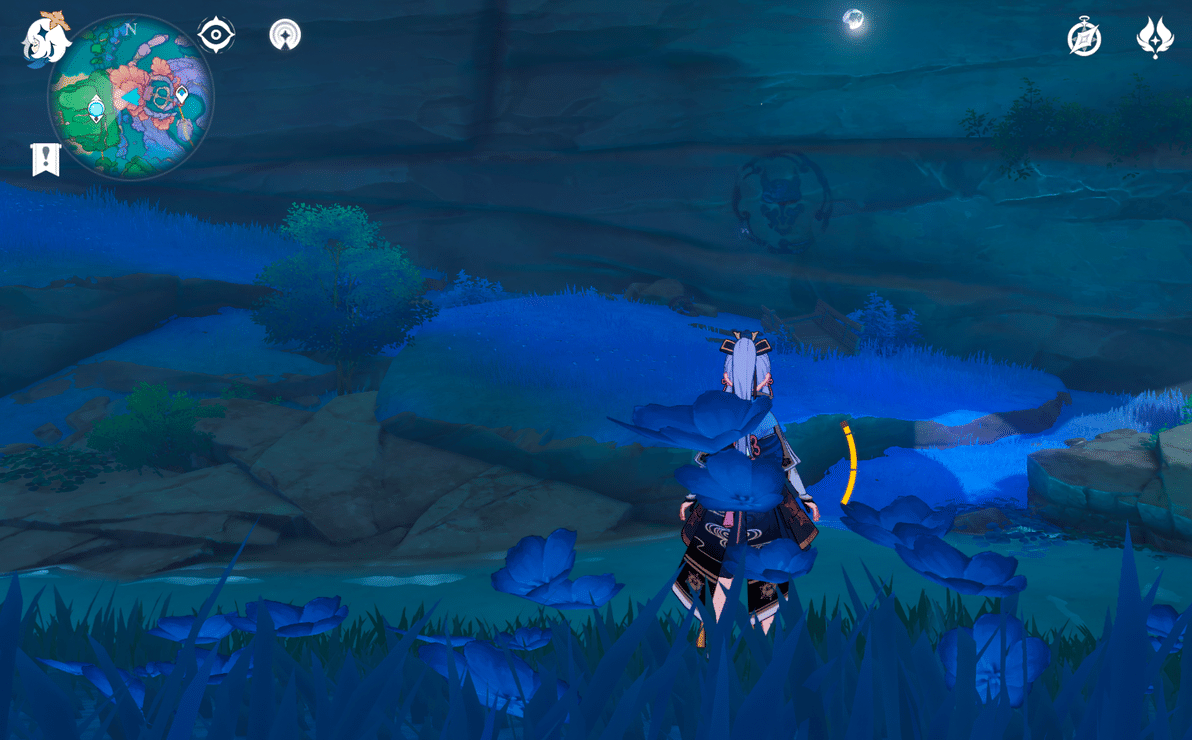Activate the eye-shaped Elemental Sight icon
Viewport: 1192px width, 740px height.
pyautogui.click(x=216, y=35)
